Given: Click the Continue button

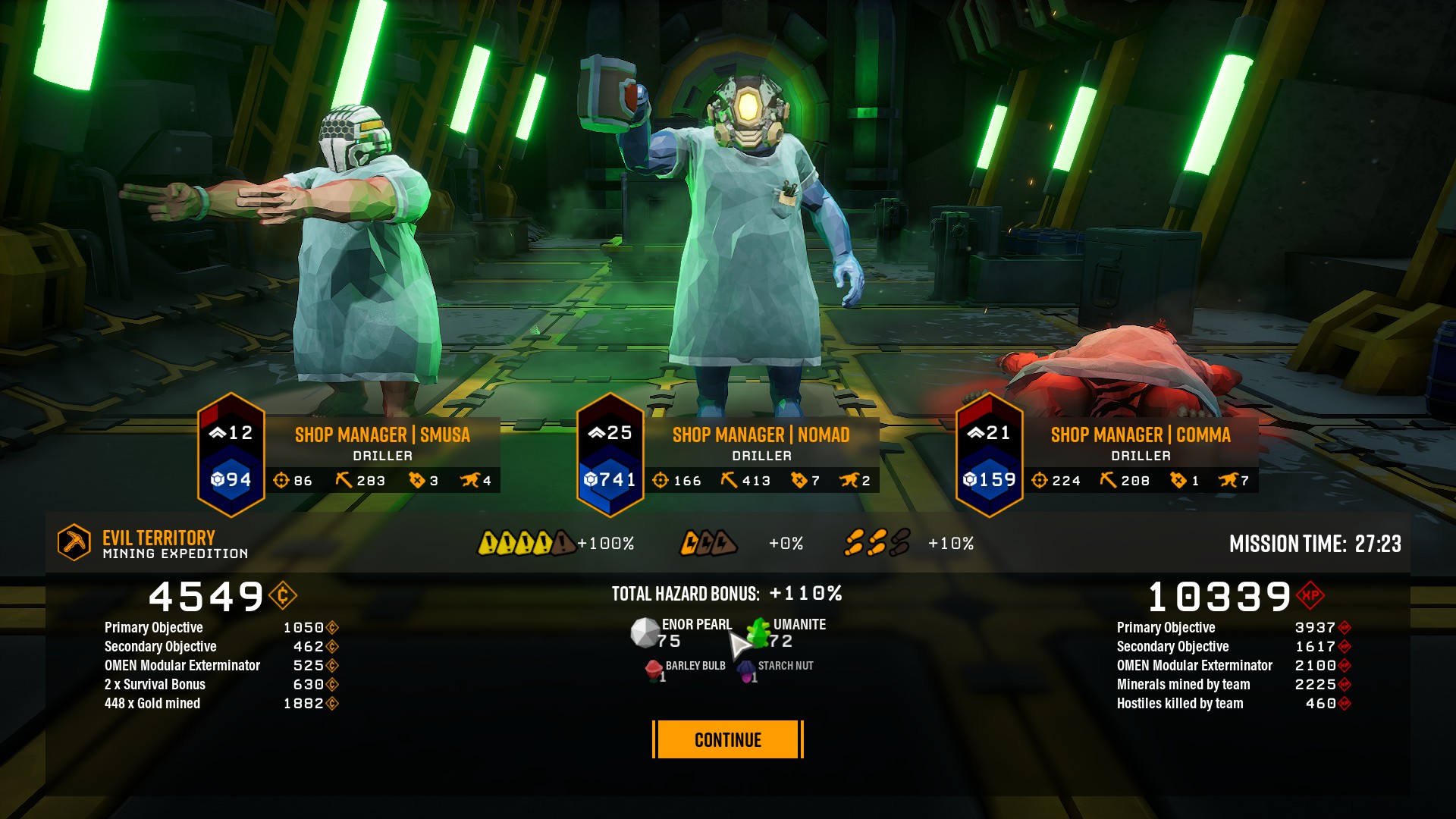Looking at the screenshot, I should 727,739.
